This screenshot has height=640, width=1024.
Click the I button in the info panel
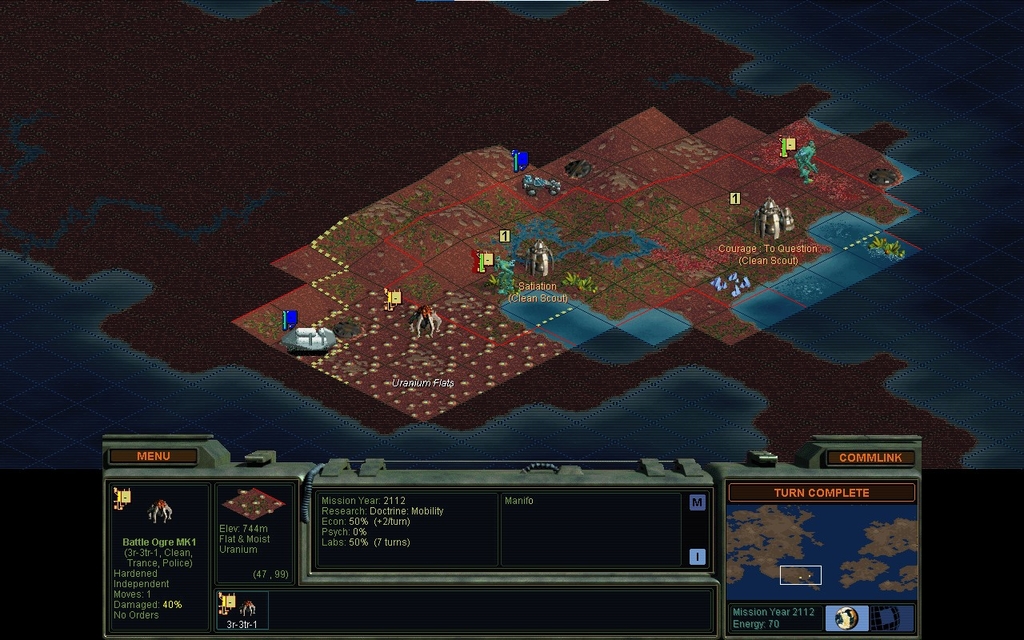point(697,556)
